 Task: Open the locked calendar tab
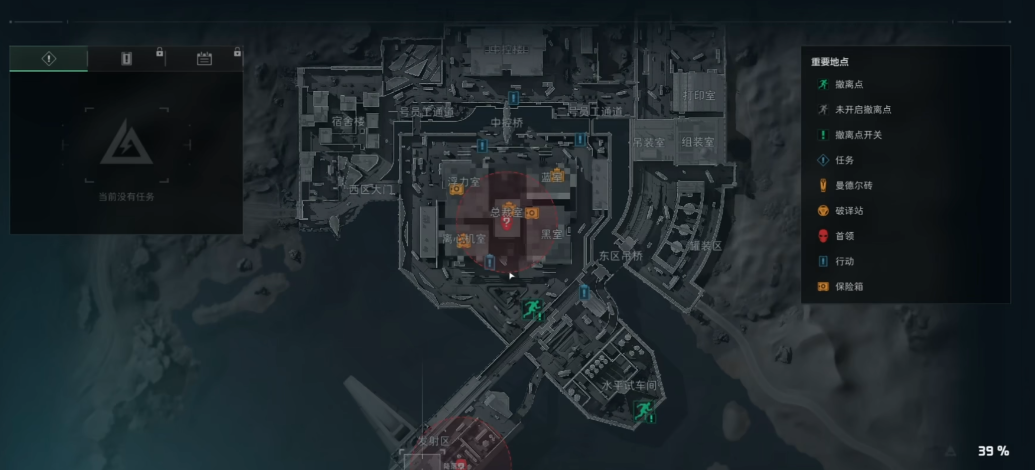[x=204, y=58]
